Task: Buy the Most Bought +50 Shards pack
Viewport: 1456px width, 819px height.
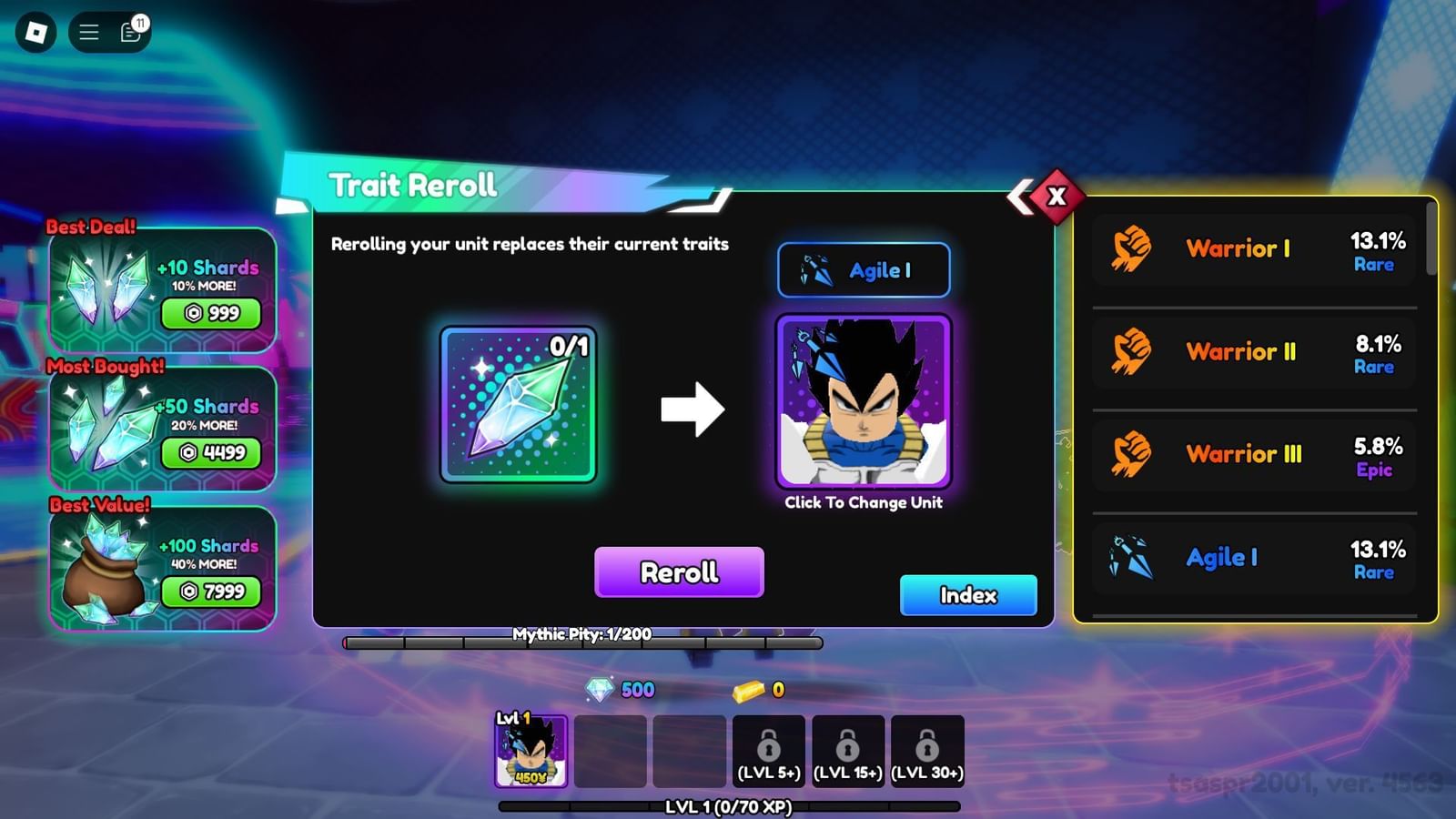Action: click(209, 453)
